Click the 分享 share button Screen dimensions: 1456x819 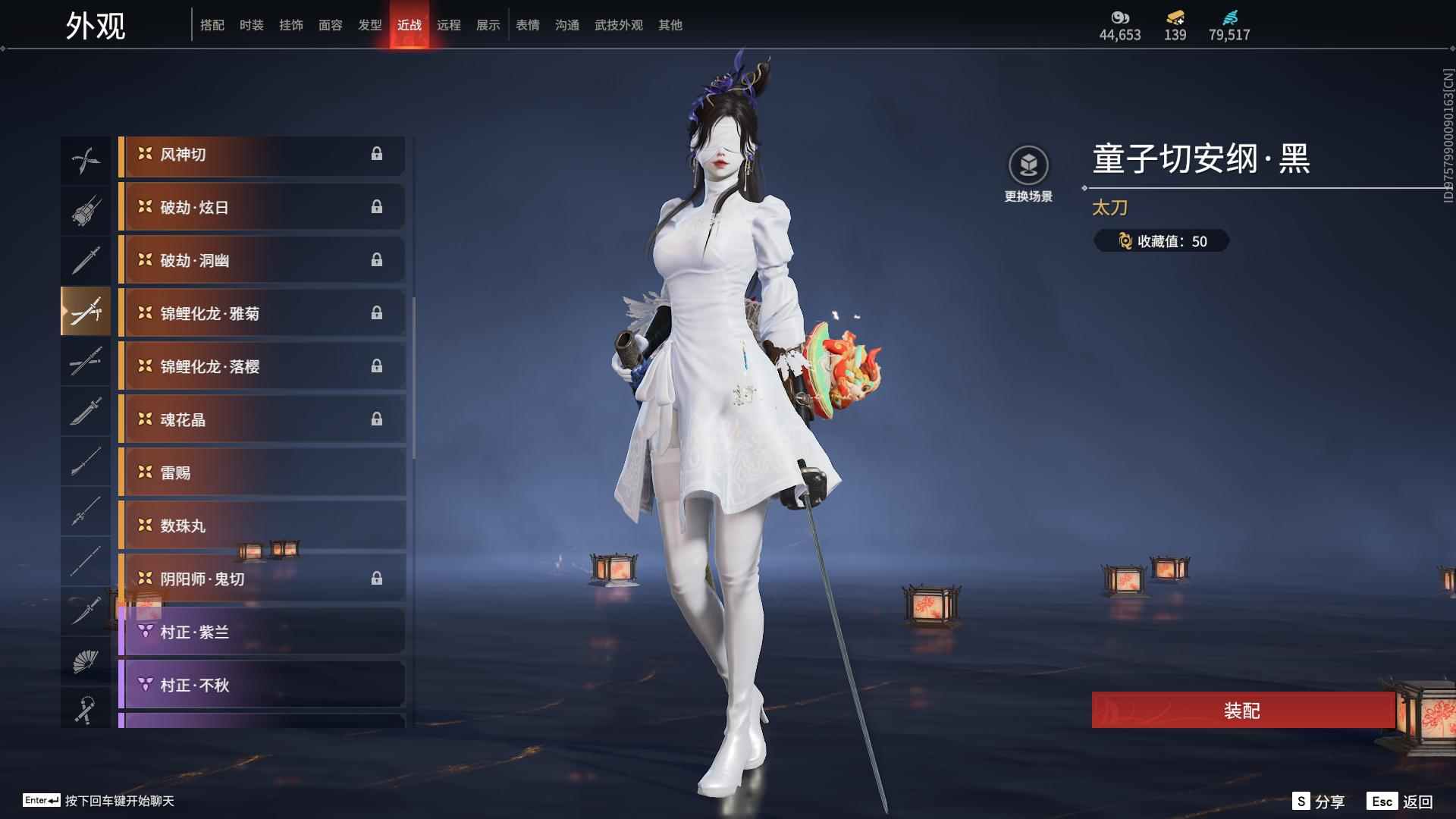tap(1319, 802)
